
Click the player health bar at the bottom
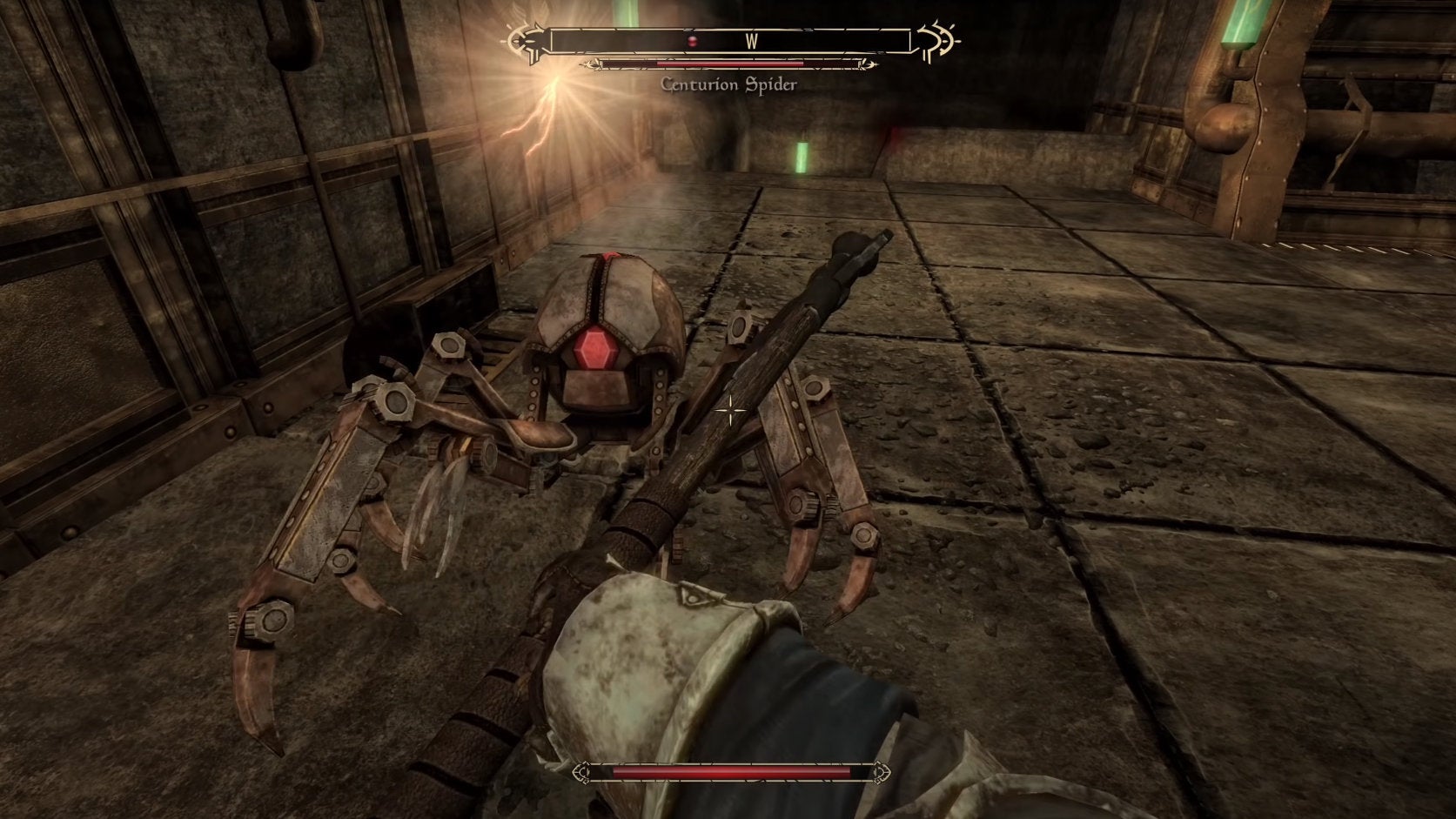[x=729, y=770]
